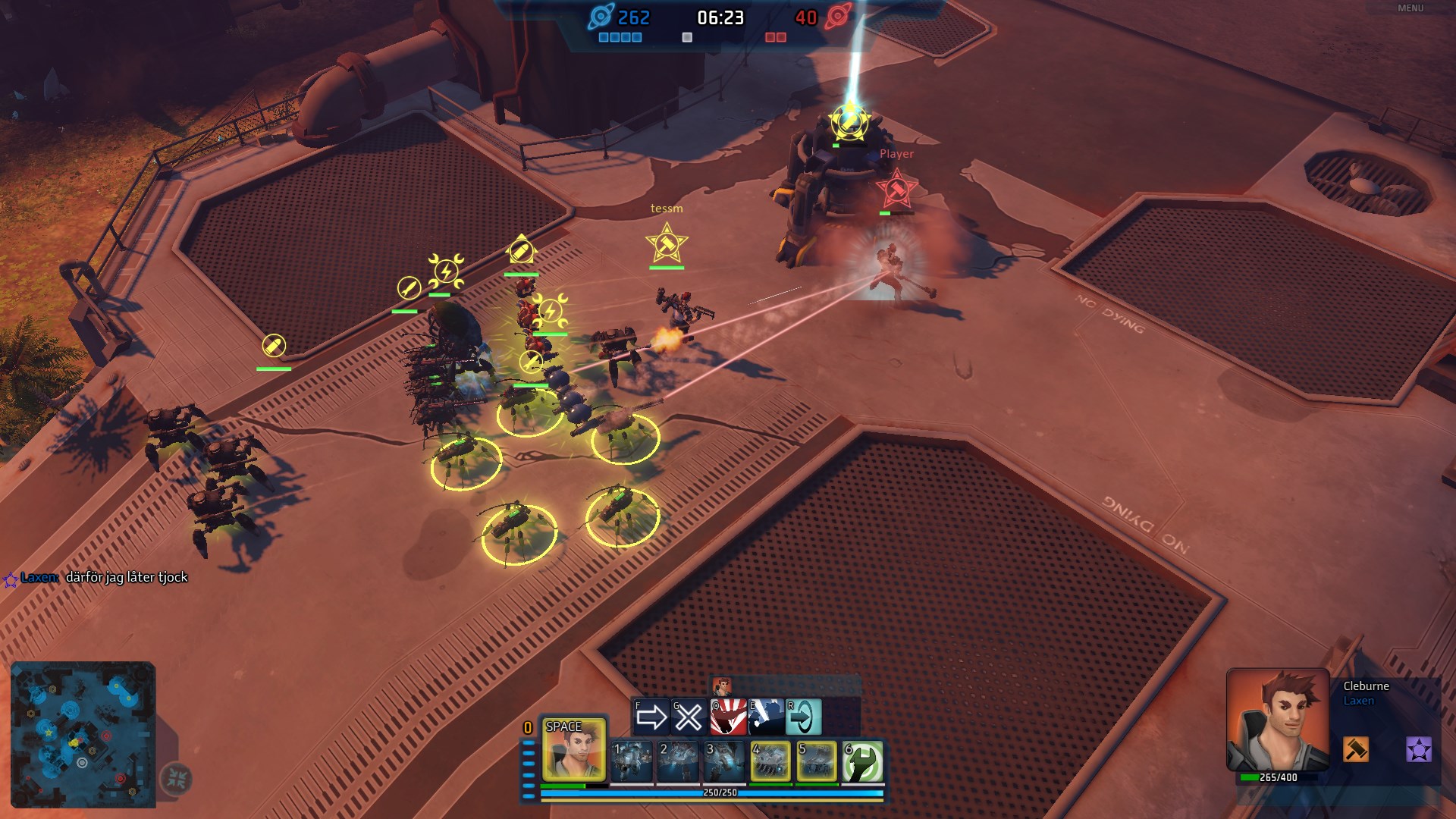Select highlighted unit group slot 4

(770, 761)
